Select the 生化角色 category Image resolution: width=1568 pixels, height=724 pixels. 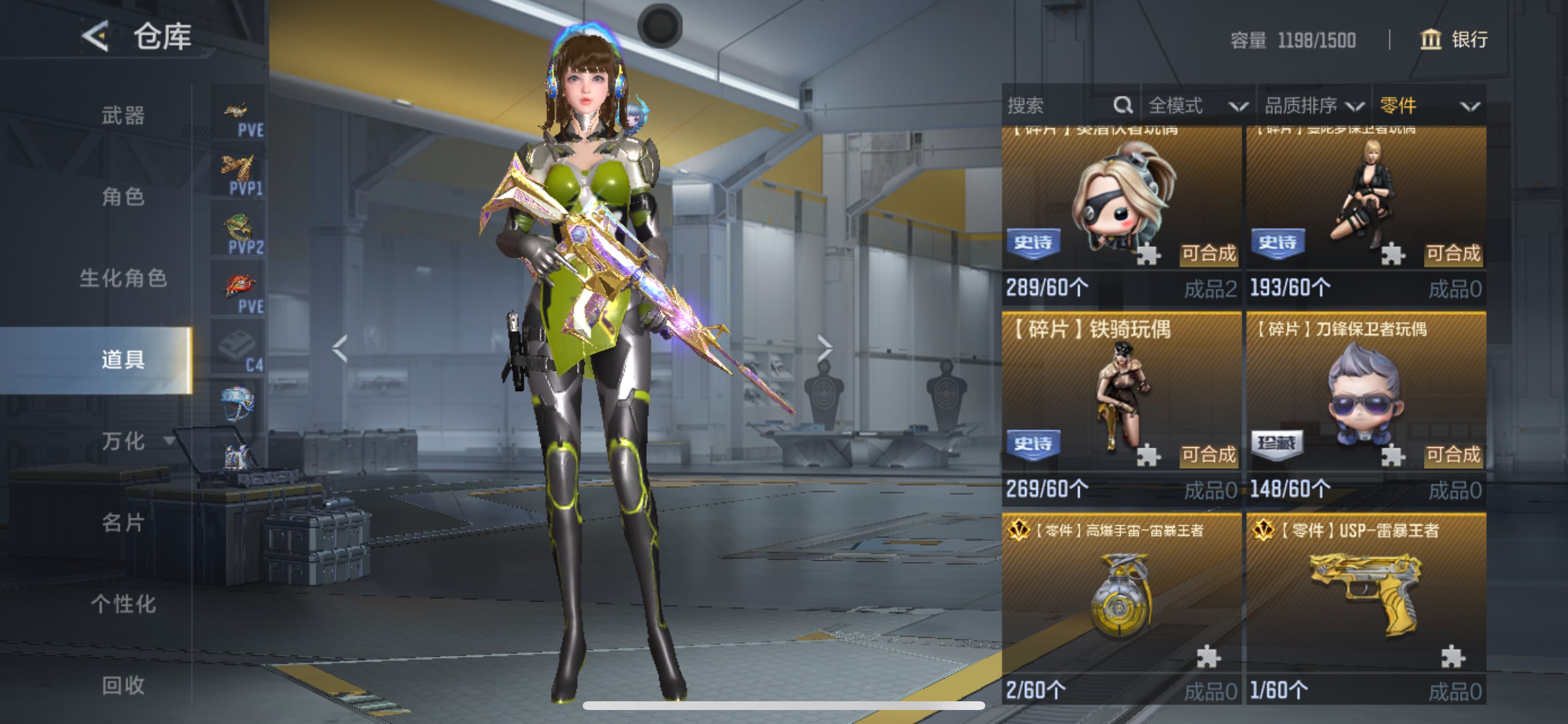coord(123,278)
